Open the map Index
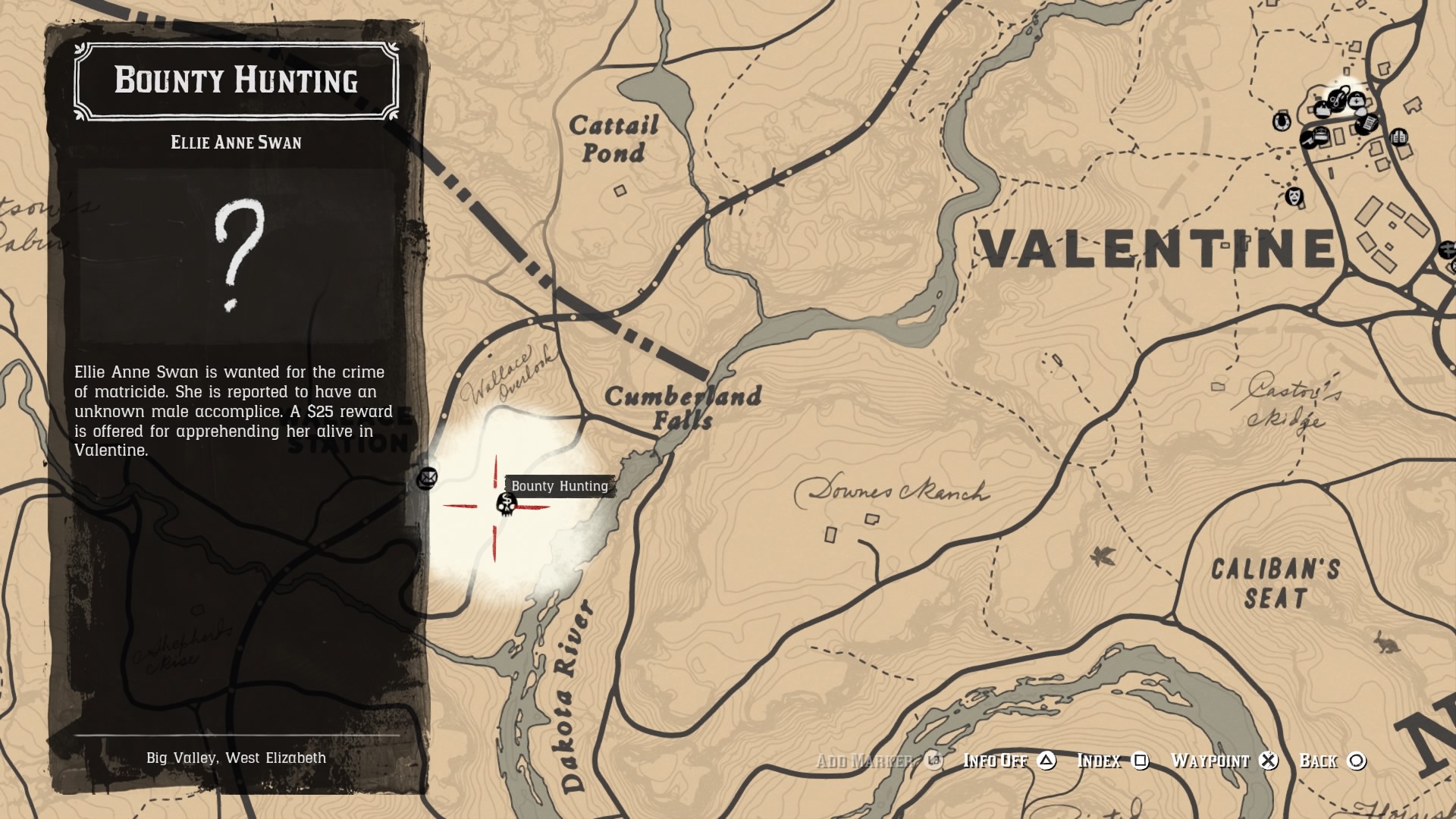The image size is (1456, 819). pos(1112,761)
